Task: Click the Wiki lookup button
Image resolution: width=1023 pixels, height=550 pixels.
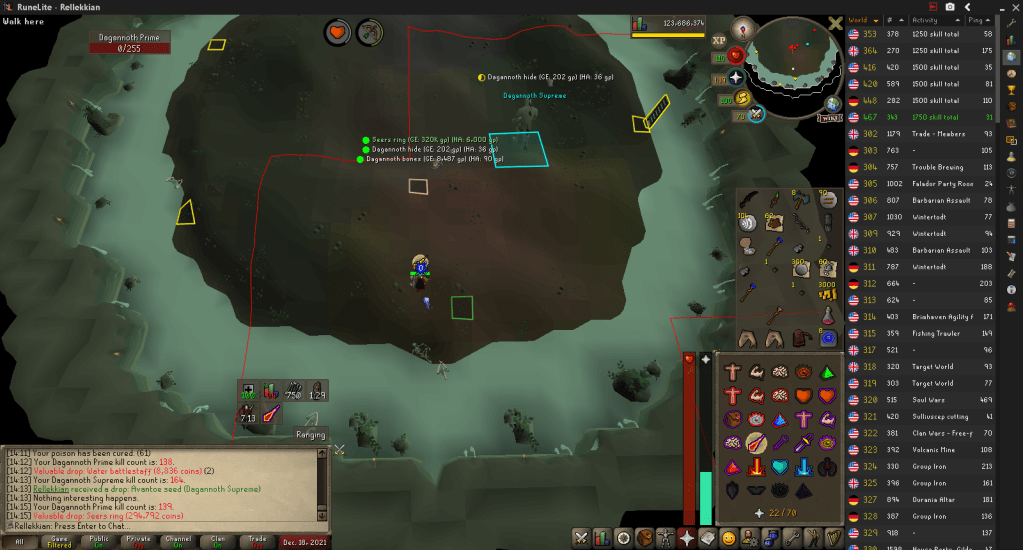Action: tap(831, 117)
